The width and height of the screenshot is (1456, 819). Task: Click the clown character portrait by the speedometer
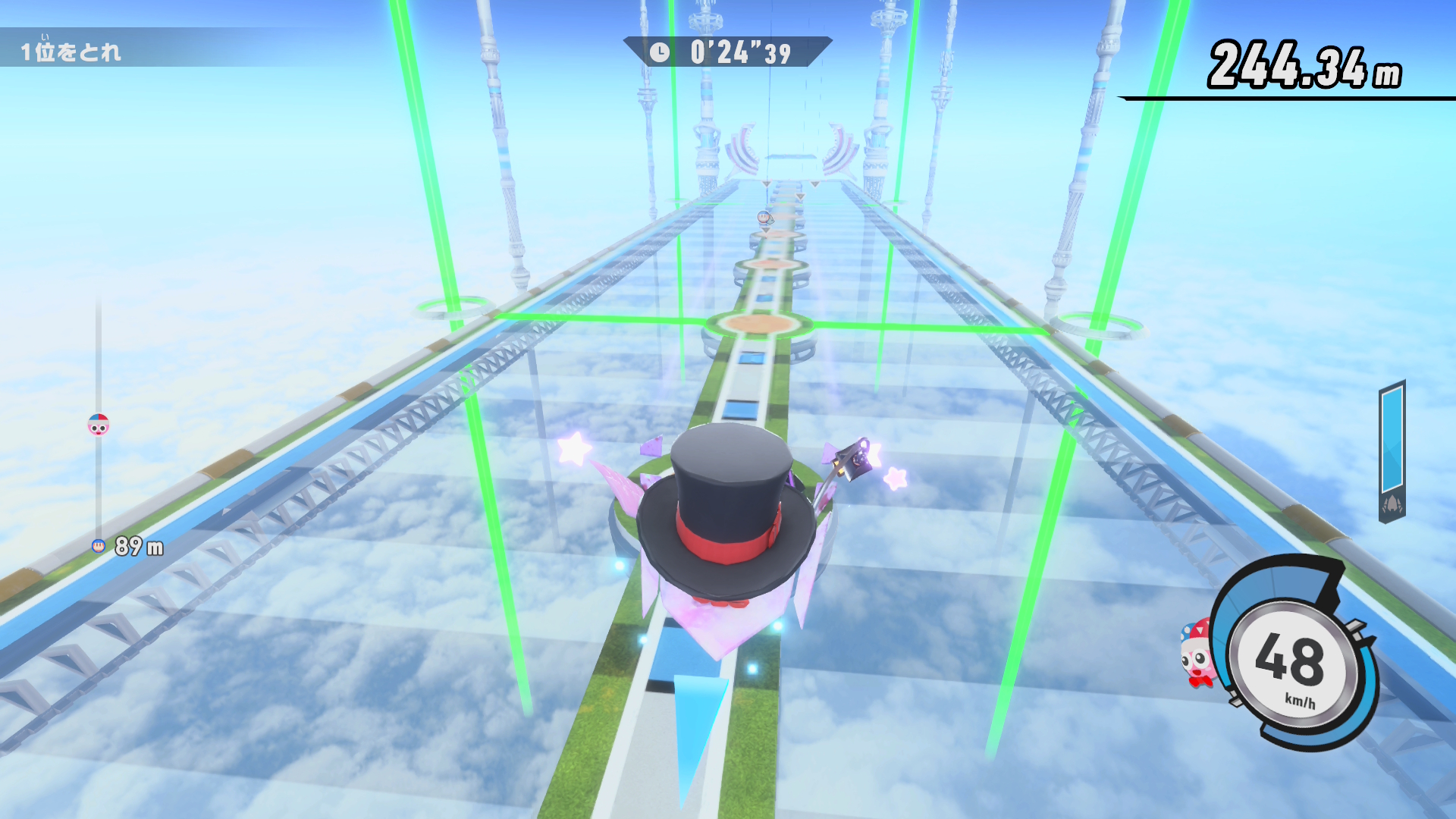[x=1197, y=654]
